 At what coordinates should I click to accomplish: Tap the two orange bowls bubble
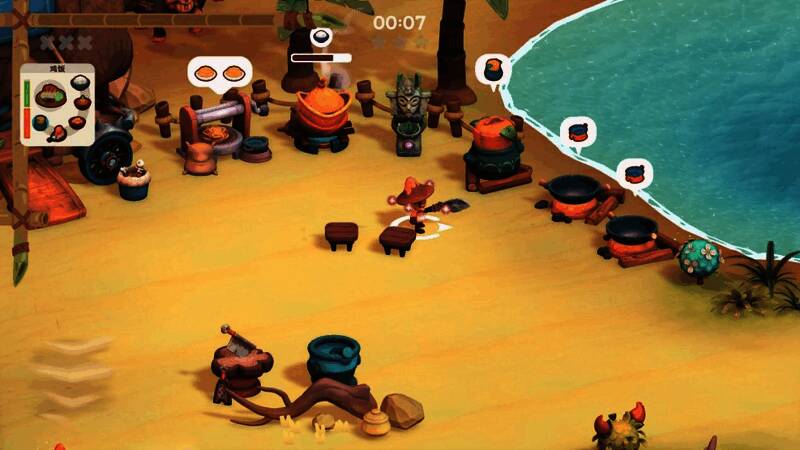point(220,73)
